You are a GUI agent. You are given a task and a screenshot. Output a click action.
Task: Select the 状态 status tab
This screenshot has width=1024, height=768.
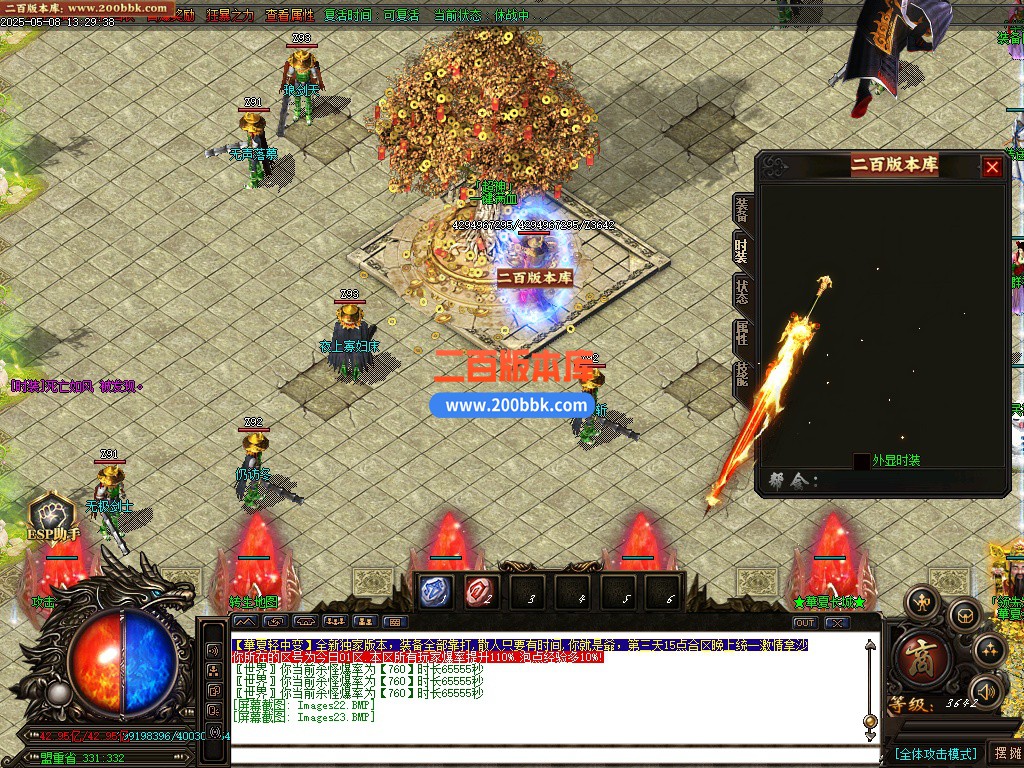(x=742, y=292)
